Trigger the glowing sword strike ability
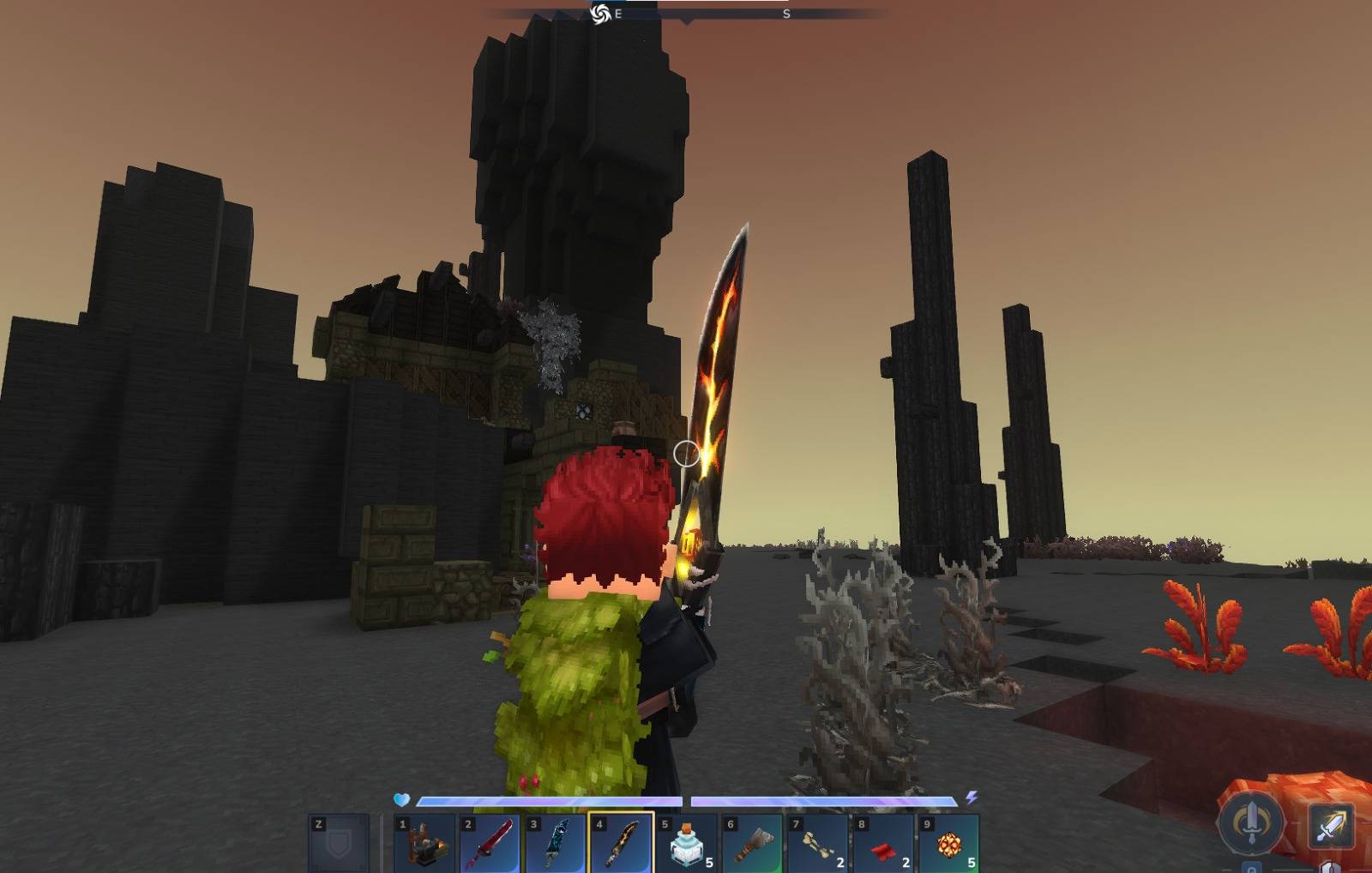The width and height of the screenshot is (1372, 873). click(1331, 827)
